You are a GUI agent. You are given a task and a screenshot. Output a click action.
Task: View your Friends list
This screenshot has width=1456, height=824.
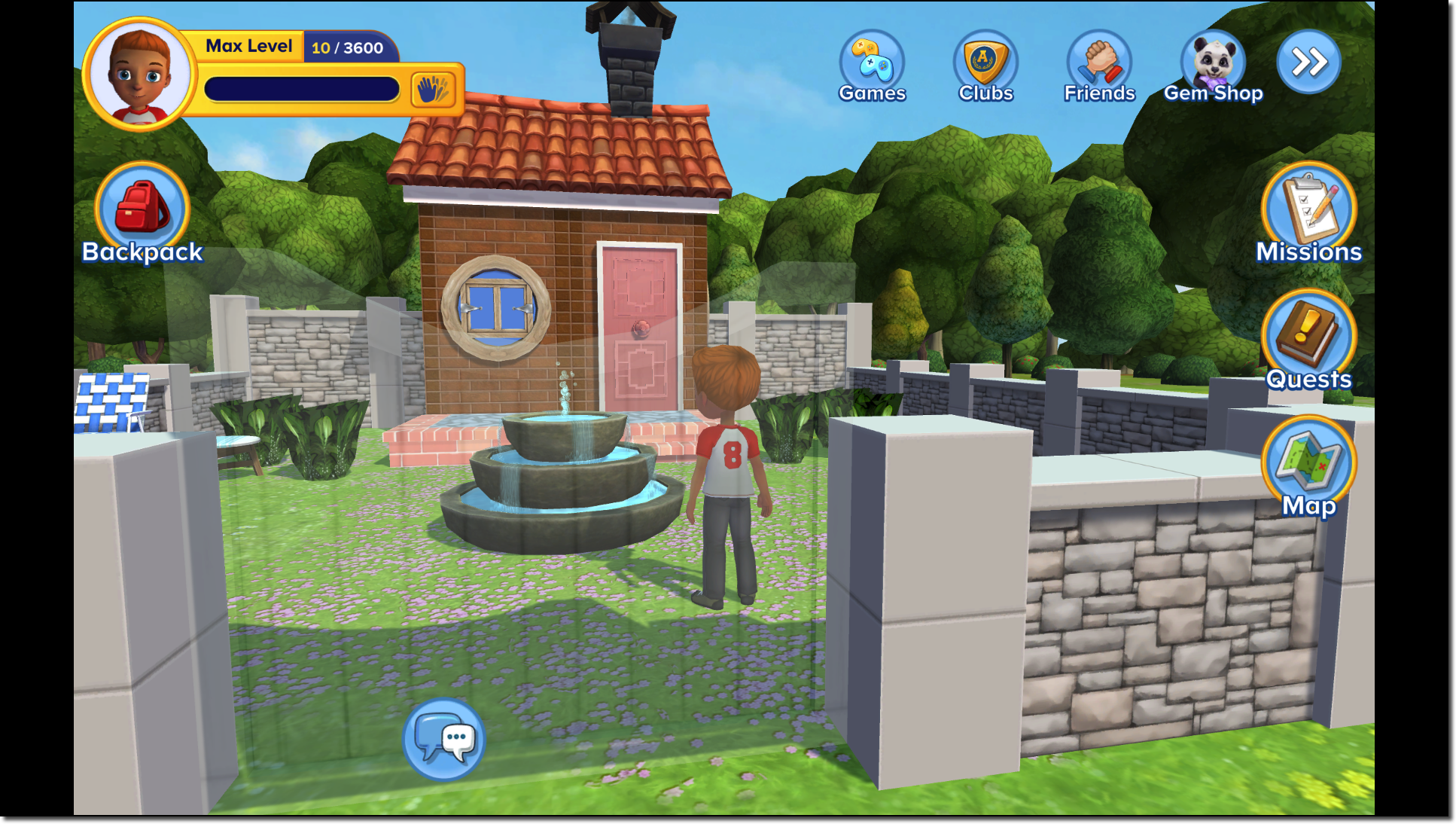(1098, 60)
